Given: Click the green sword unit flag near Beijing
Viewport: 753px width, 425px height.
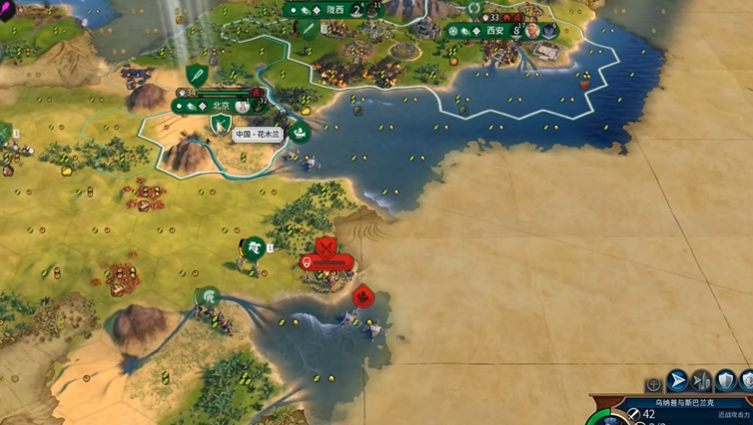Looking at the screenshot, I should point(197,74).
